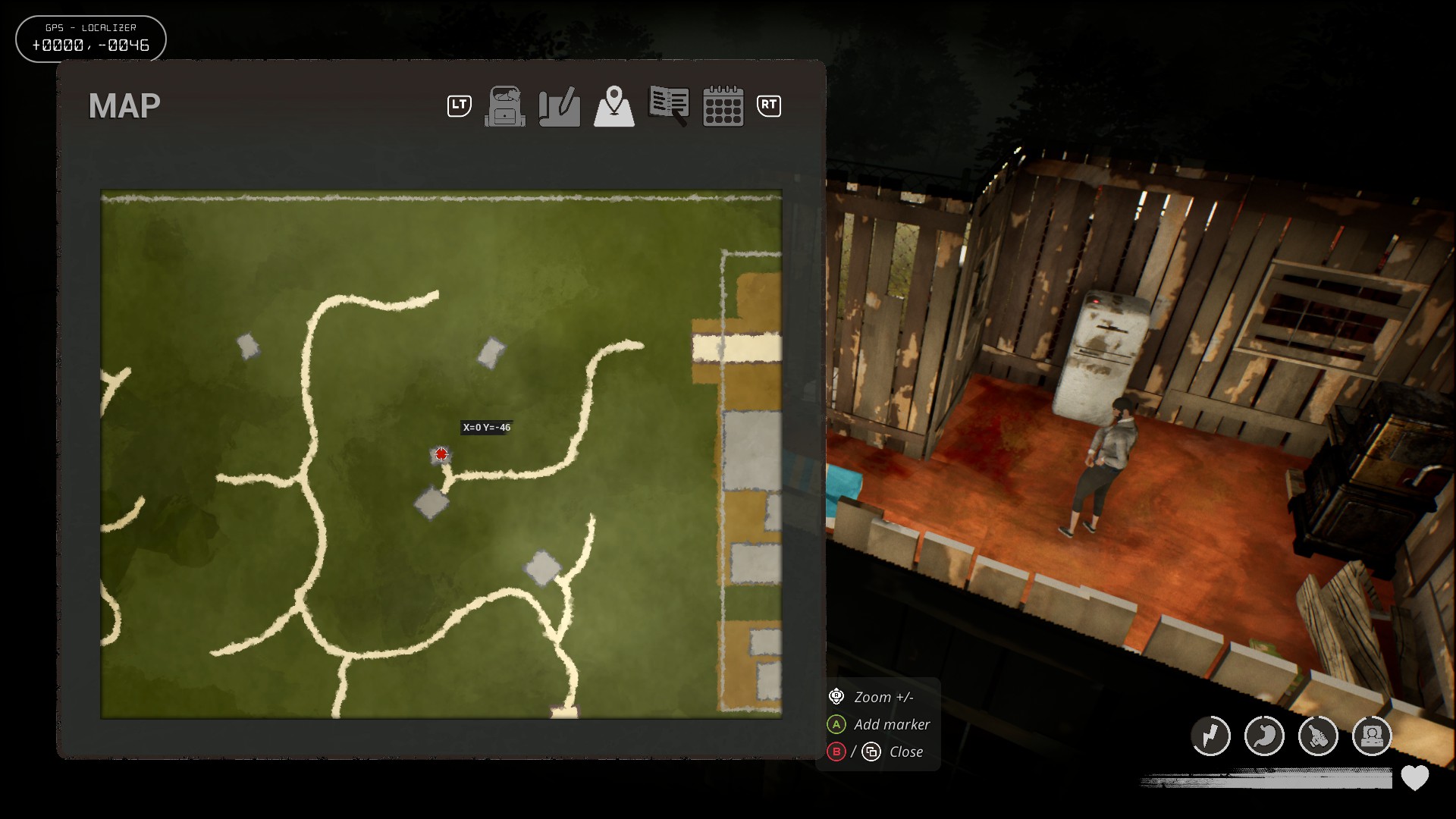
Task: Click the red player location marker on map
Action: (441, 454)
